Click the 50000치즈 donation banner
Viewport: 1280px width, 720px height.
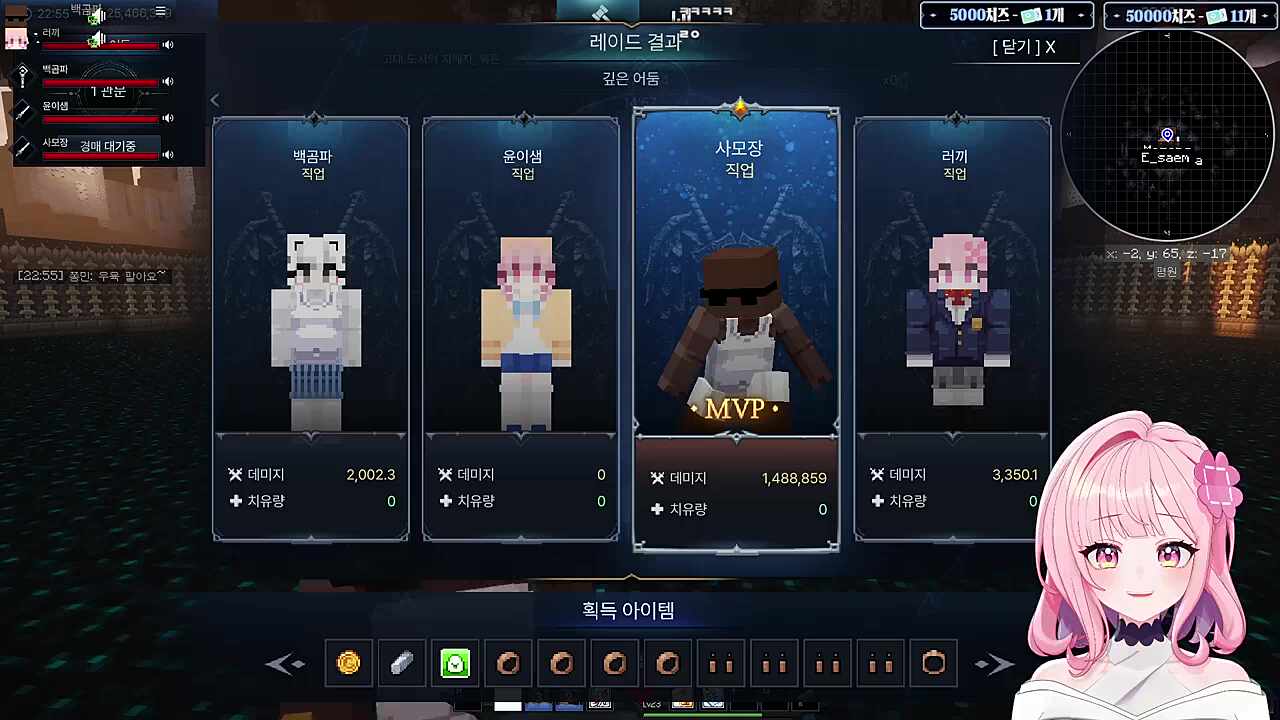1189,16
